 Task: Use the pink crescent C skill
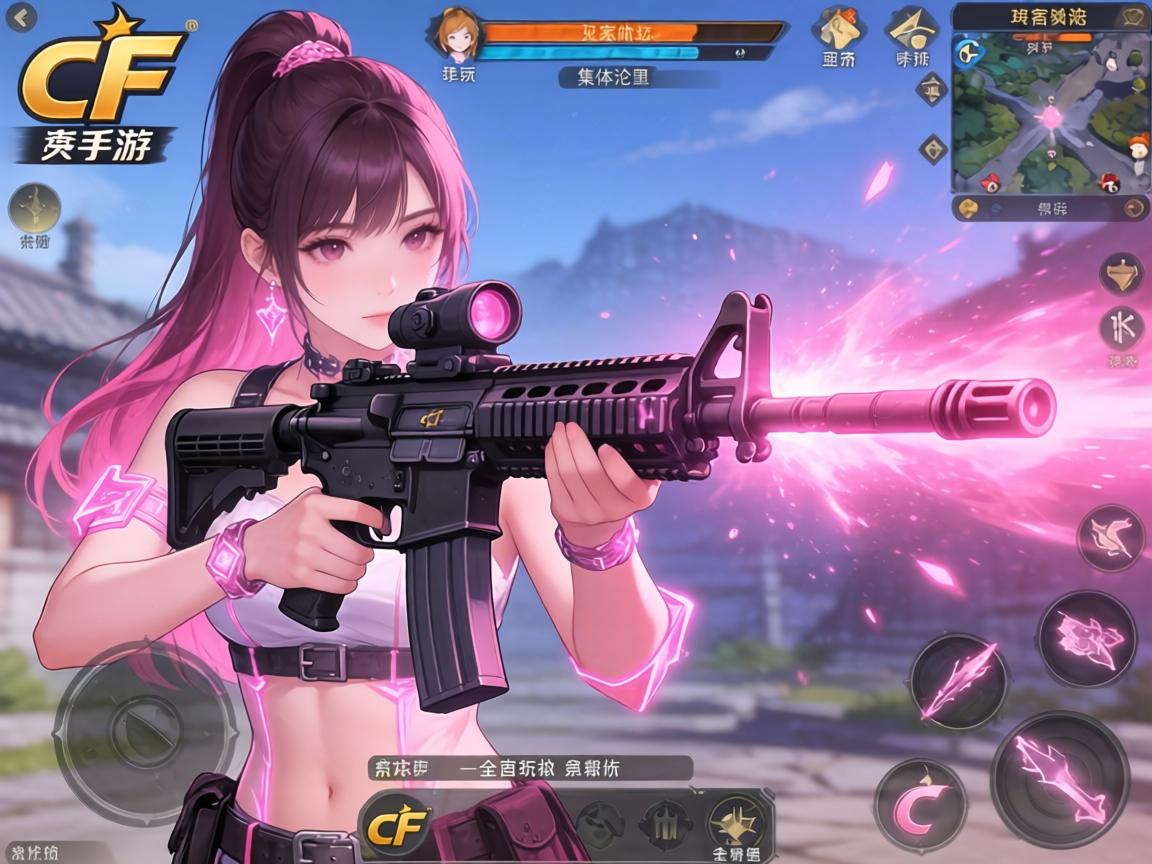pyautogui.click(x=920, y=806)
